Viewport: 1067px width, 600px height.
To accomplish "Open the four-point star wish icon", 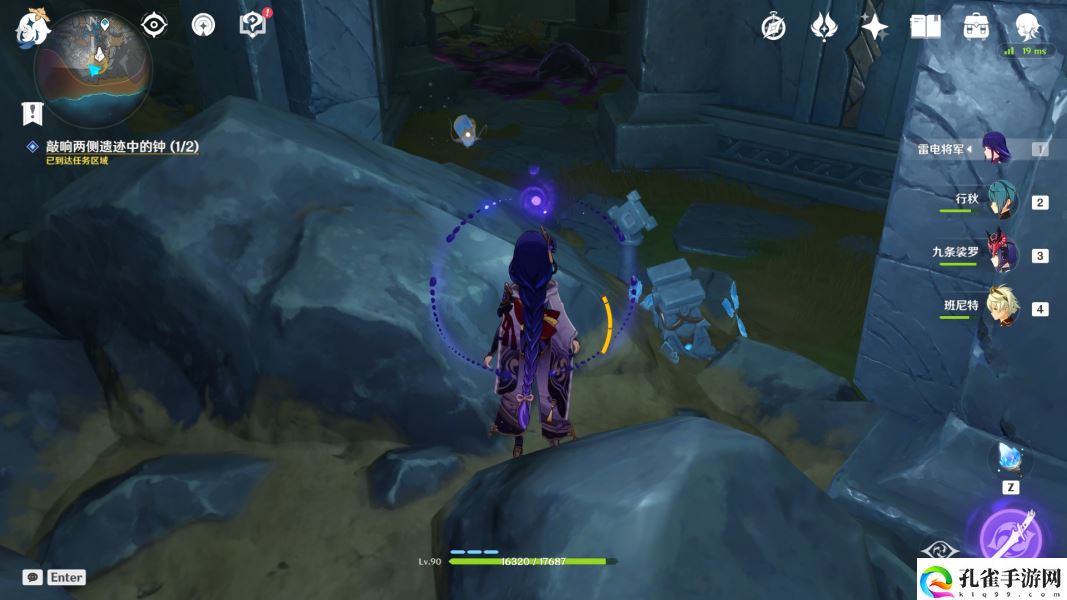I will [x=874, y=27].
